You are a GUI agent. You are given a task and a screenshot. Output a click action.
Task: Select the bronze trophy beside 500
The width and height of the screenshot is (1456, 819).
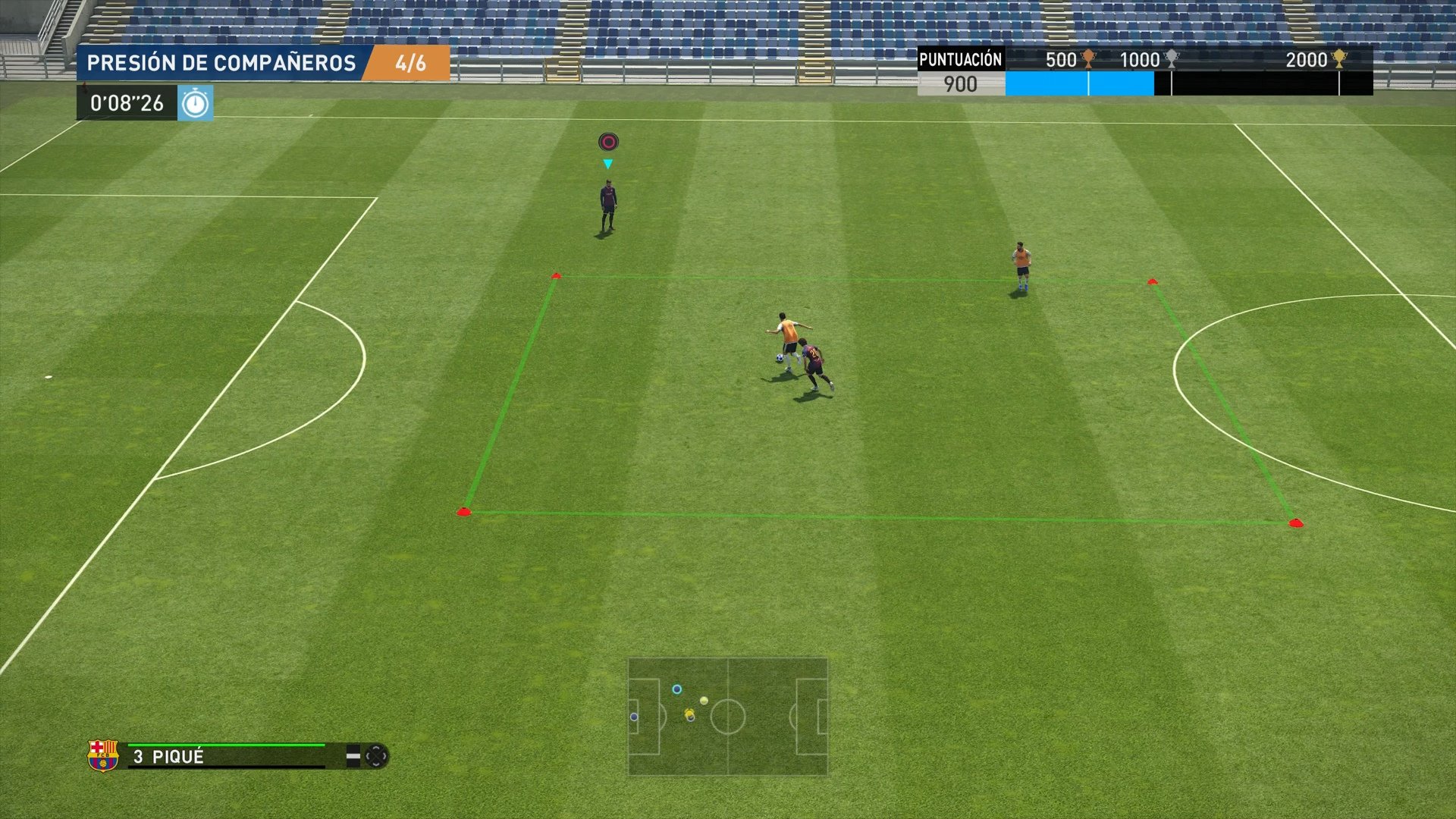coord(1090,60)
